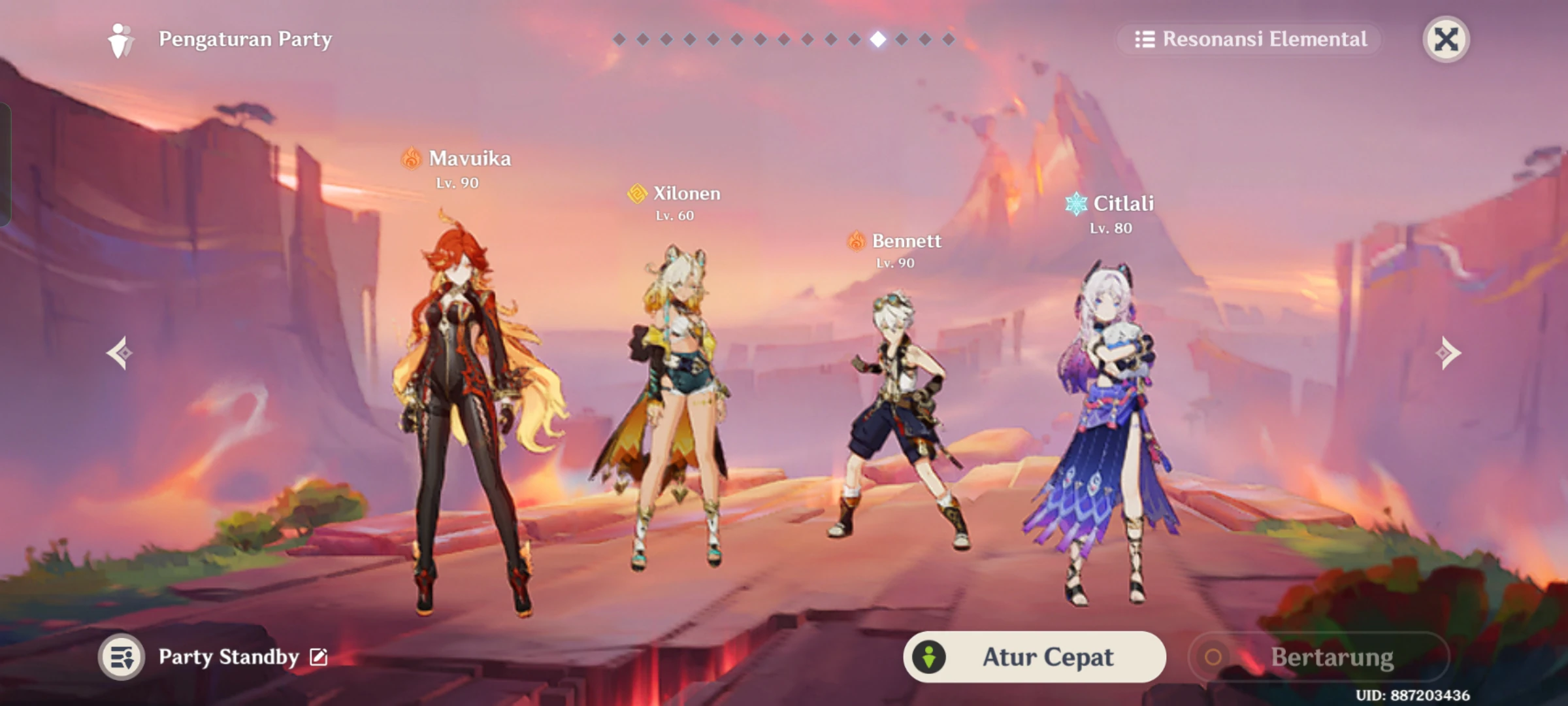The width and height of the screenshot is (1568, 706).
Task: Click the Pyro element icon beside Bennett
Action: (x=857, y=241)
